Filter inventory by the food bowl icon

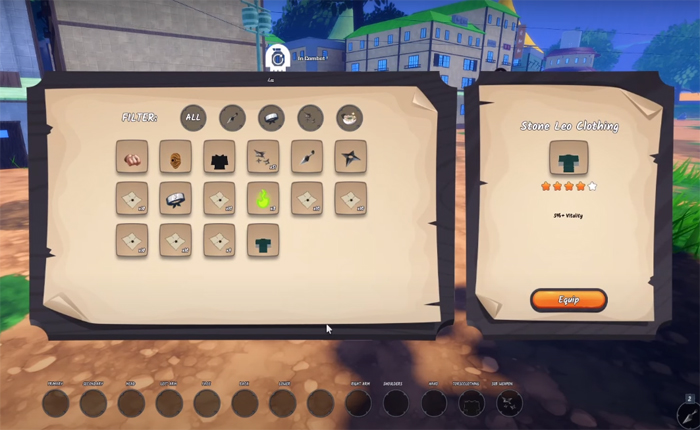pyautogui.click(x=349, y=118)
